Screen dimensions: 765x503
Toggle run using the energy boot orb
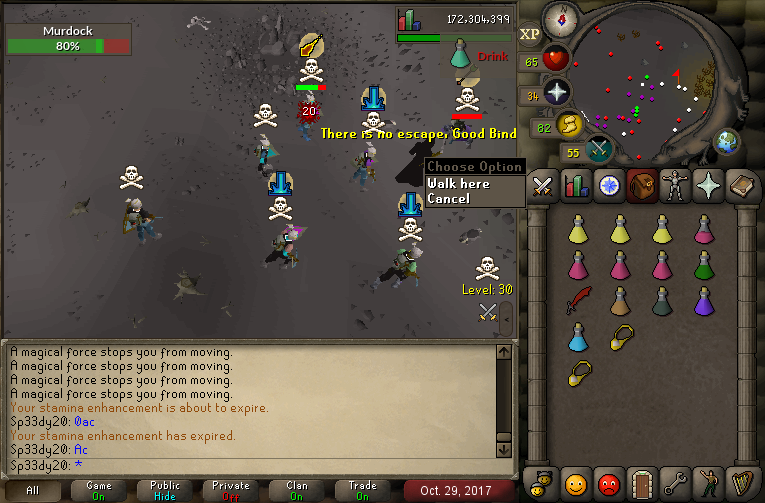571,125
